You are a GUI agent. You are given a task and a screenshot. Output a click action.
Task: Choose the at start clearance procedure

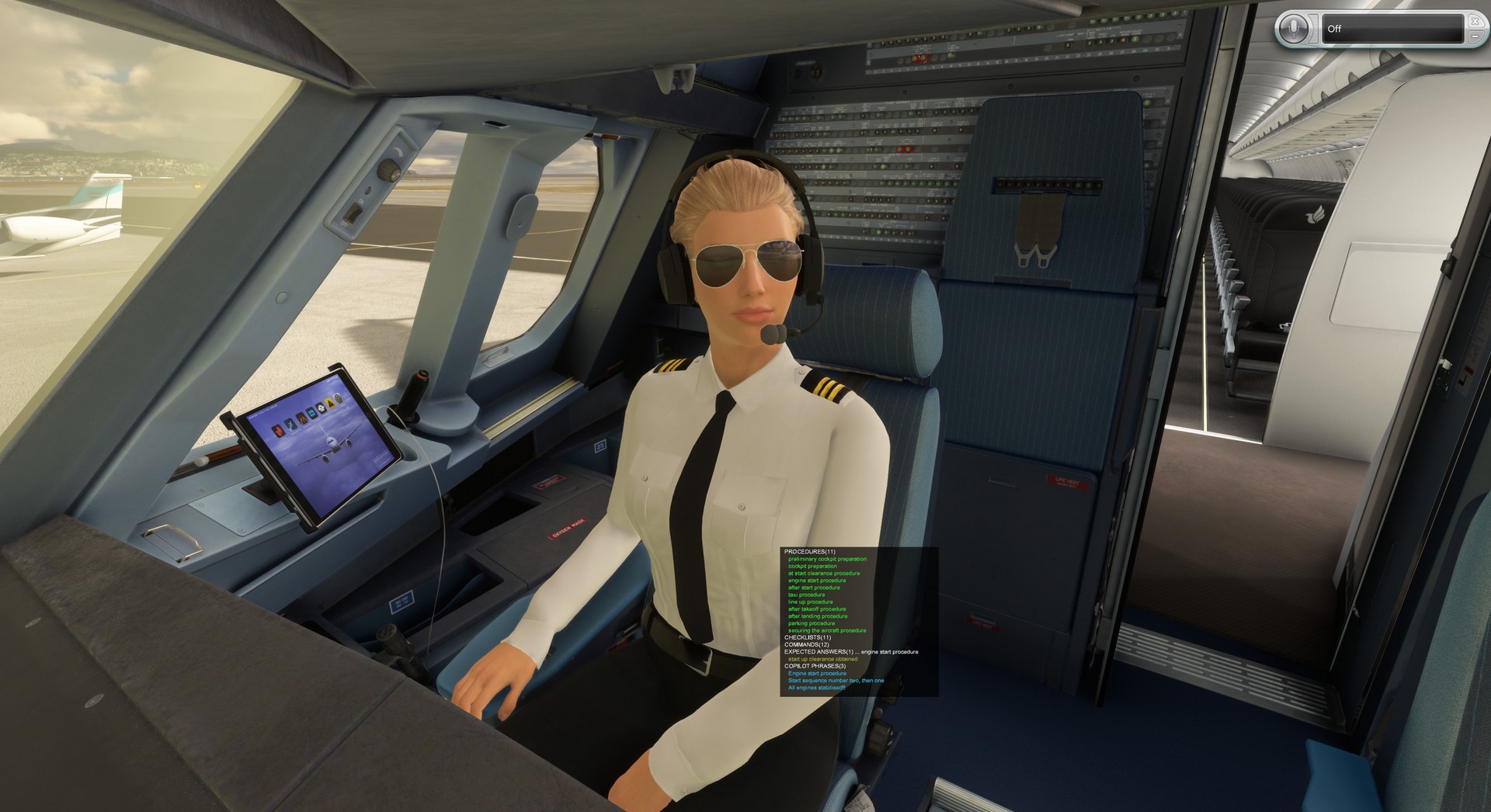[x=823, y=574]
